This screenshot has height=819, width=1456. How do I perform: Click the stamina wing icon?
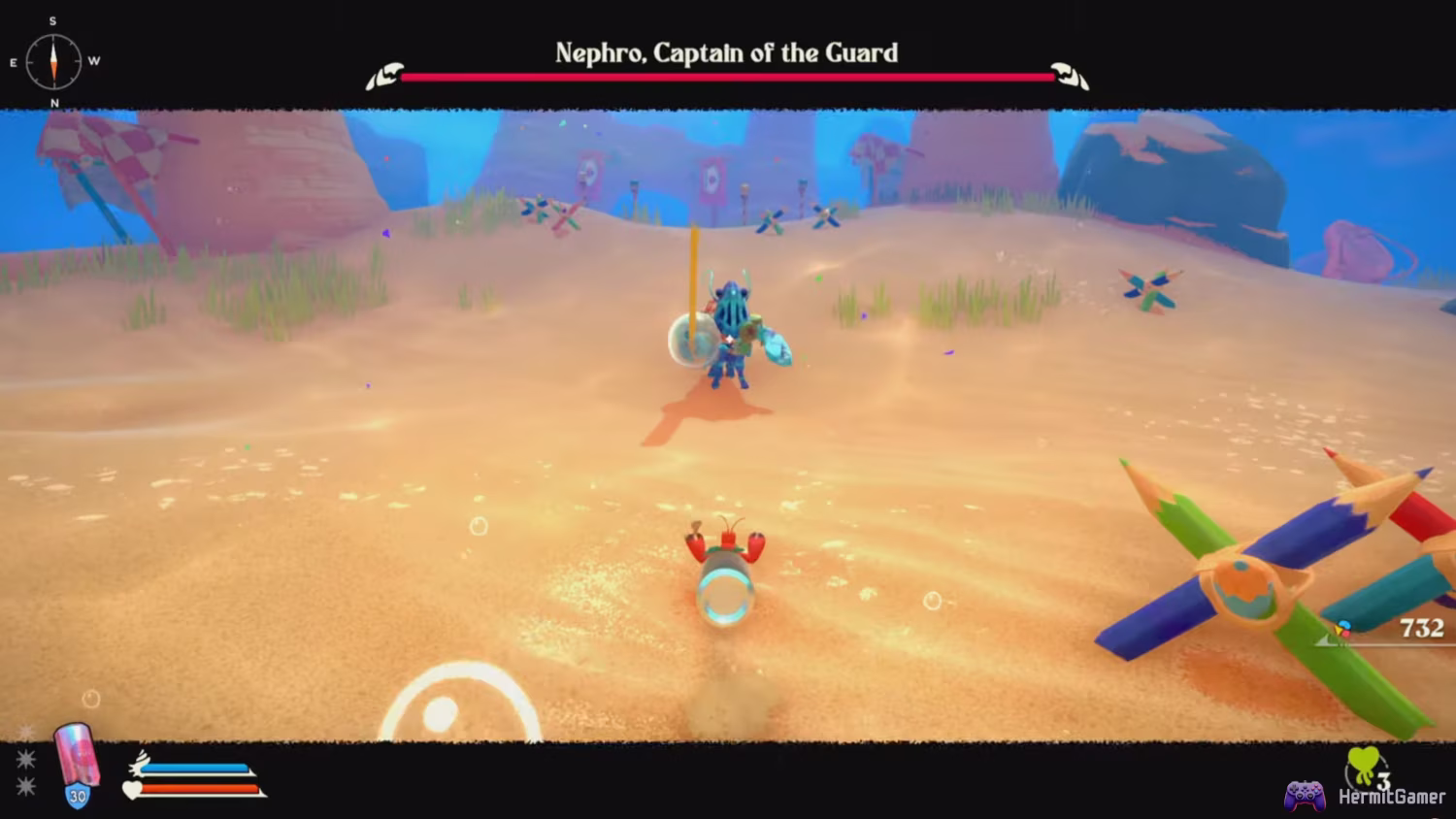(139, 767)
